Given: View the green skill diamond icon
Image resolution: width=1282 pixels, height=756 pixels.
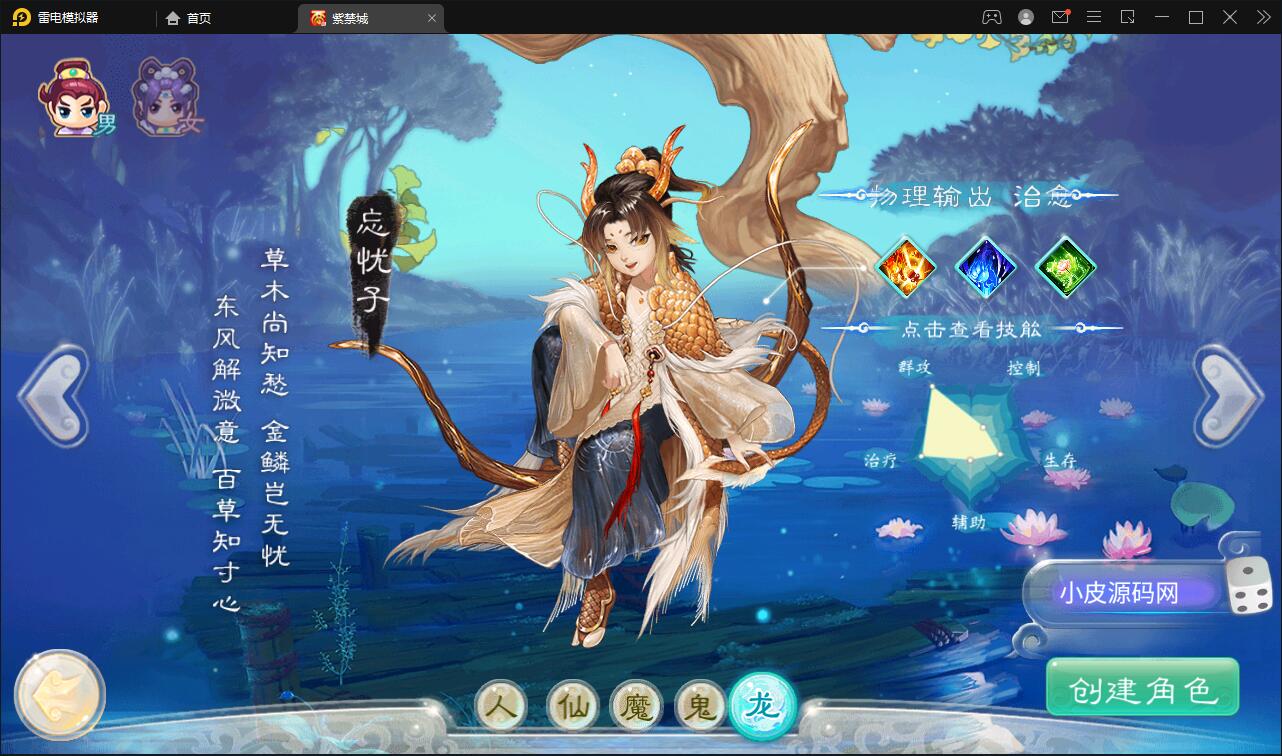Looking at the screenshot, I should click(x=1065, y=266).
